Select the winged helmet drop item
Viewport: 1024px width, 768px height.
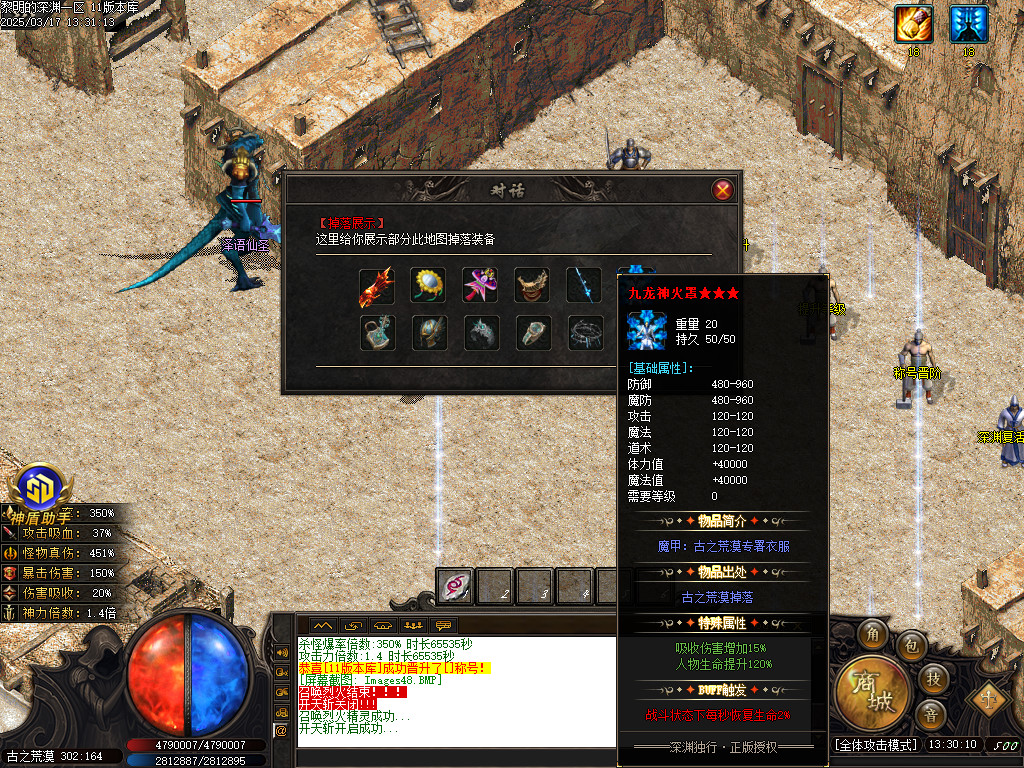pos(429,333)
